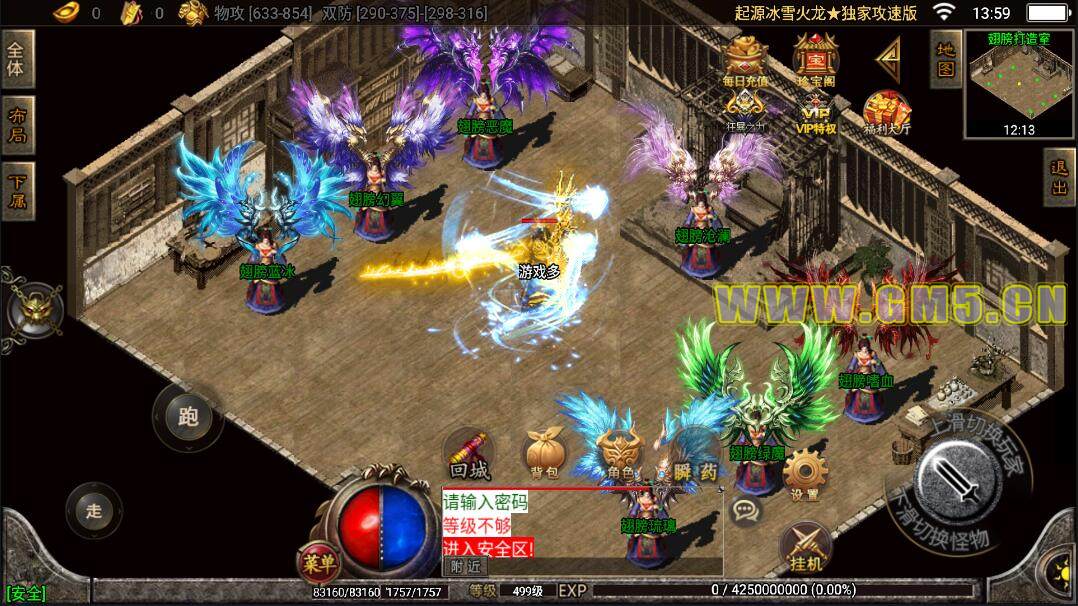This screenshot has width=1078, height=606.
Task: Open the 设置 settings gear
Action: (x=805, y=474)
